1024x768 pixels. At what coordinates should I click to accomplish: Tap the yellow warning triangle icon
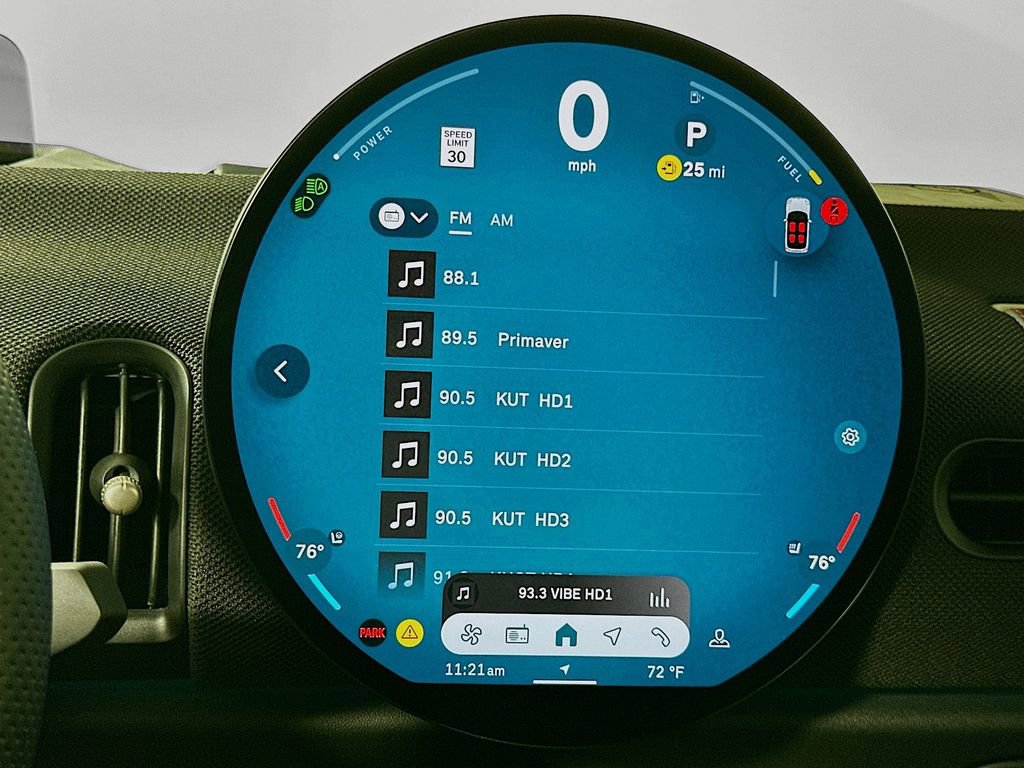[409, 632]
